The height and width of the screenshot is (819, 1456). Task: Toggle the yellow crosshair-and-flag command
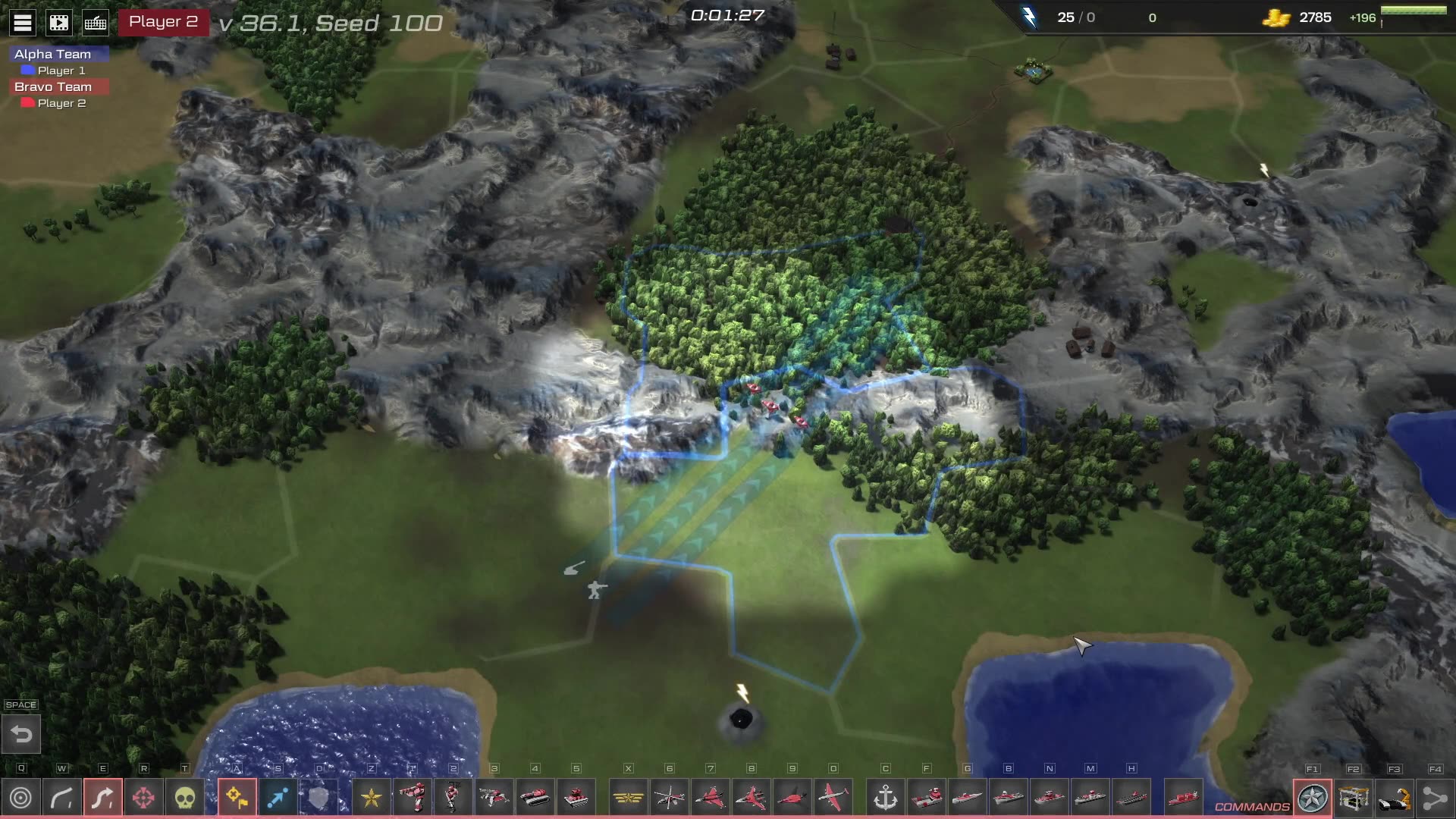click(x=237, y=798)
